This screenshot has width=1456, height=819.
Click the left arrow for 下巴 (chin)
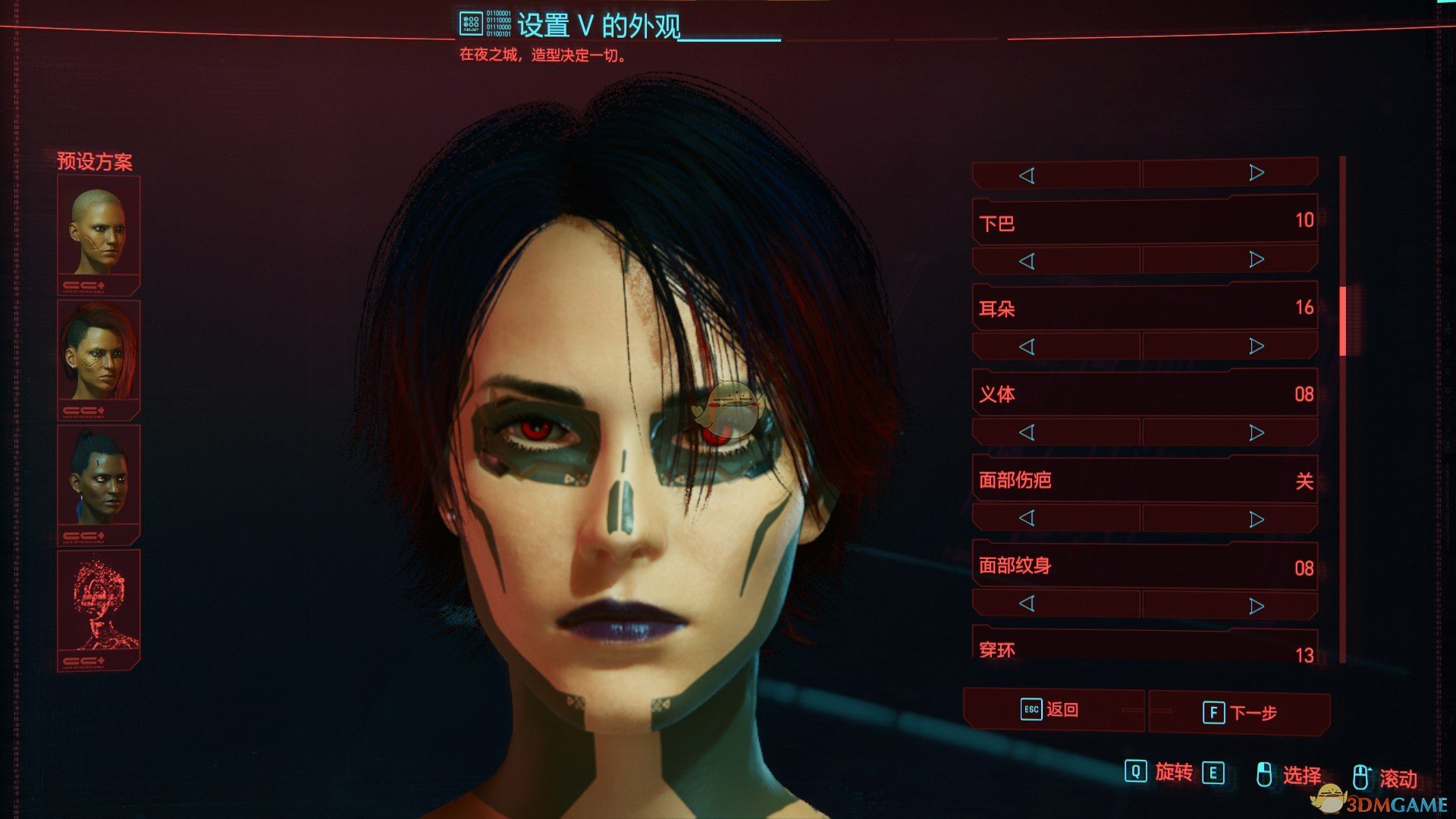(x=1027, y=262)
